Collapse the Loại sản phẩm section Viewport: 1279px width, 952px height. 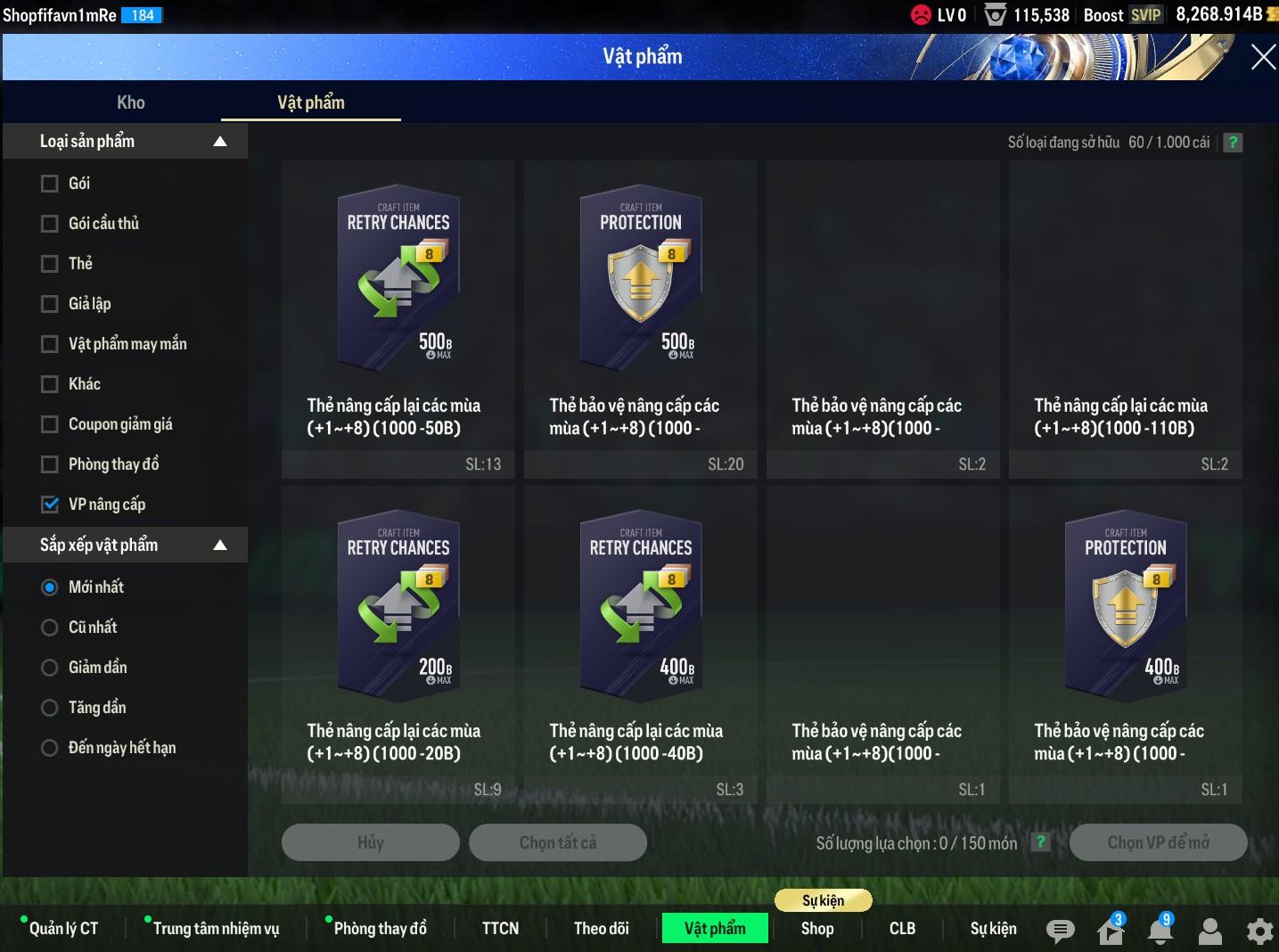tap(220, 142)
